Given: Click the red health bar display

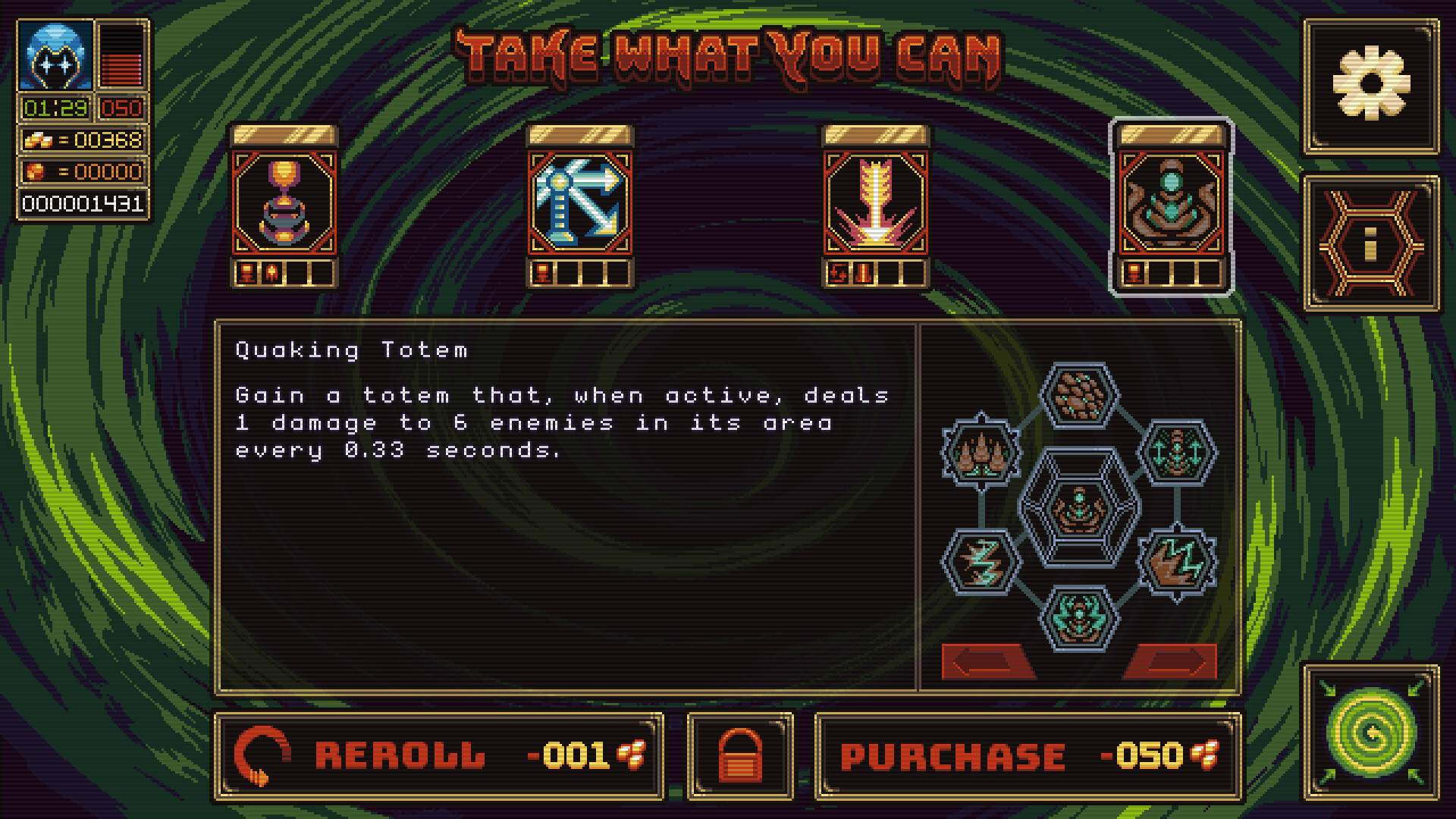Looking at the screenshot, I should [121, 53].
